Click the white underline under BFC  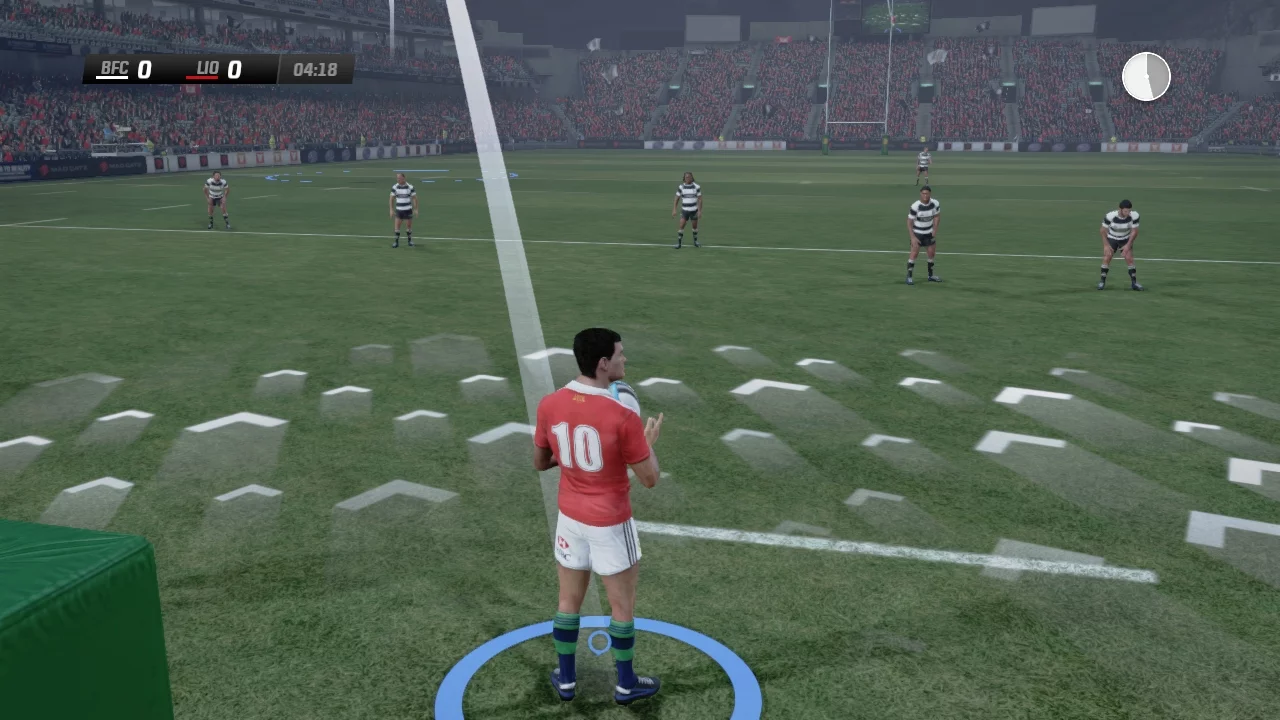(x=112, y=78)
